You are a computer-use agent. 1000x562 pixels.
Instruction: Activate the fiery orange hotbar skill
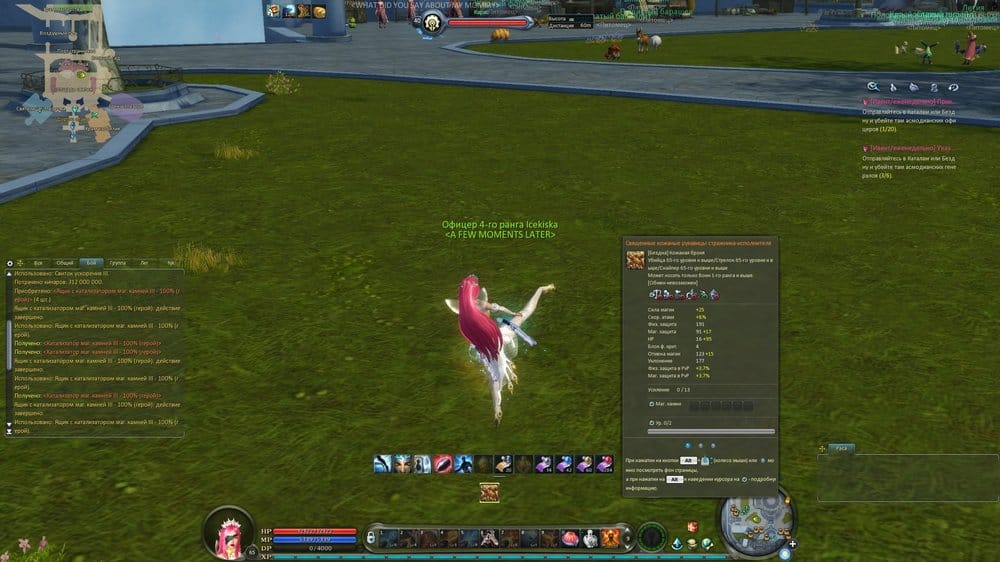click(609, 538)
